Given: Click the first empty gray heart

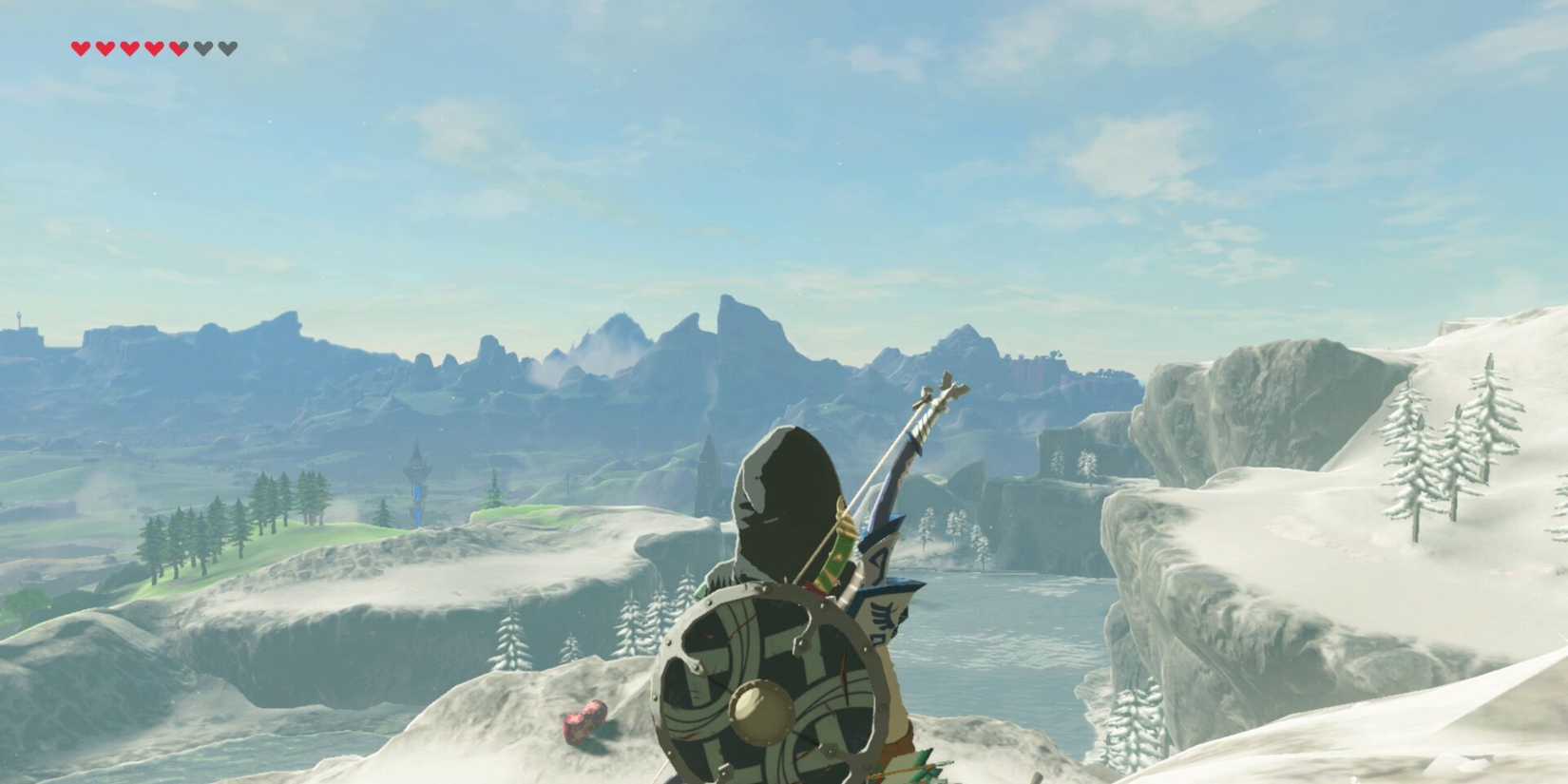Looking at the screenshot, I should 202,48.
